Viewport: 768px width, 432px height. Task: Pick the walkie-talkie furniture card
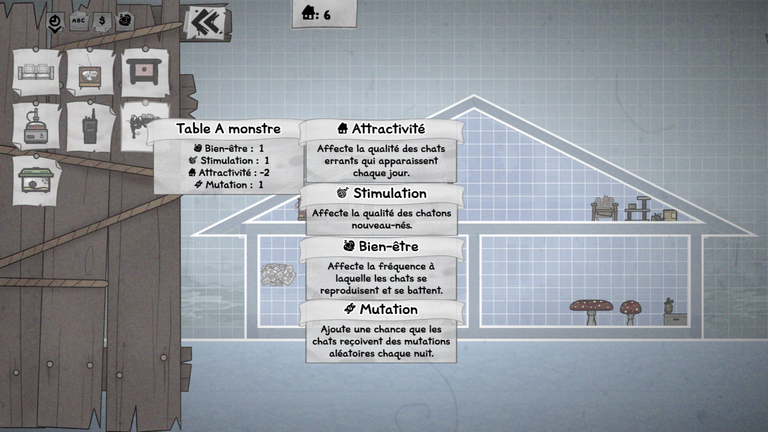coord(92,126)
